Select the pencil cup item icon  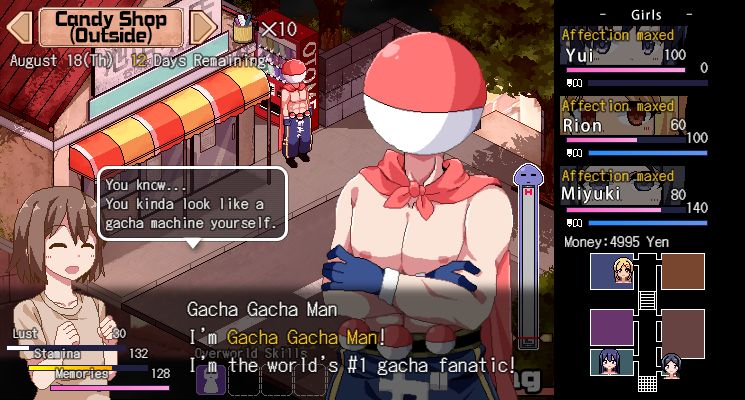click(242, 28)
